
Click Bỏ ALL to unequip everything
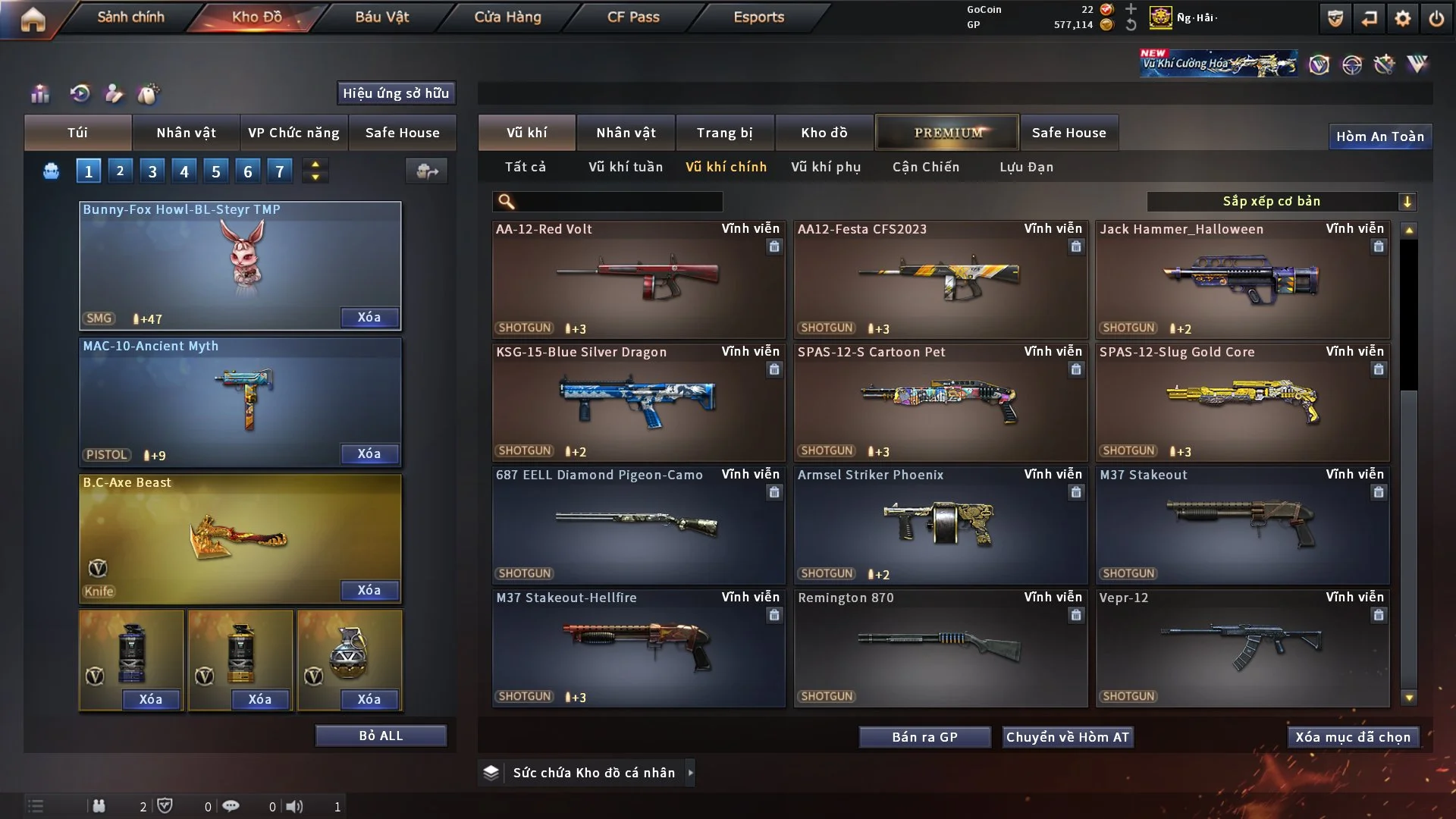tap(381, 736)
